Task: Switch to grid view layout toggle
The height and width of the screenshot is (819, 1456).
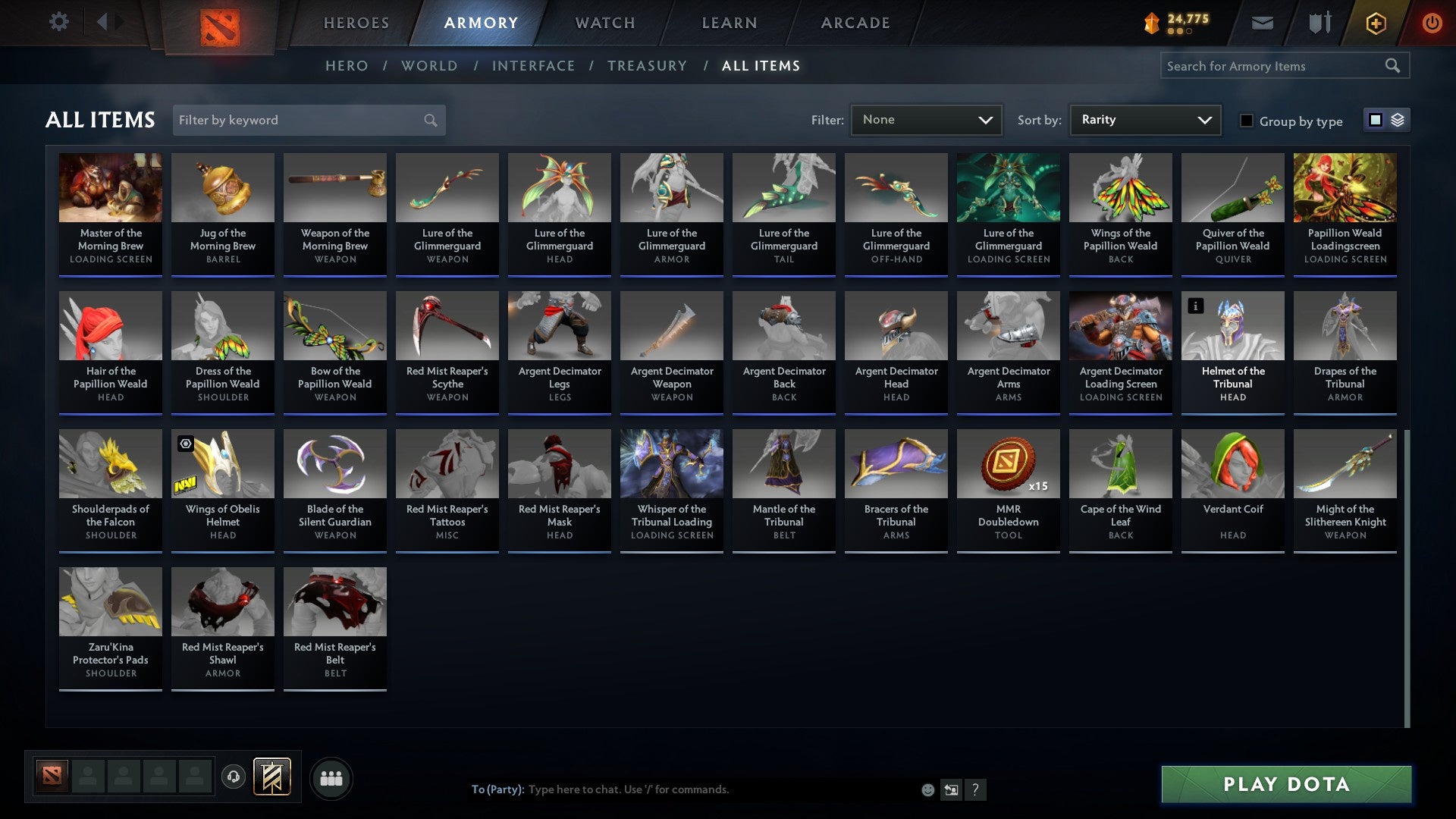Action: 1375,120
